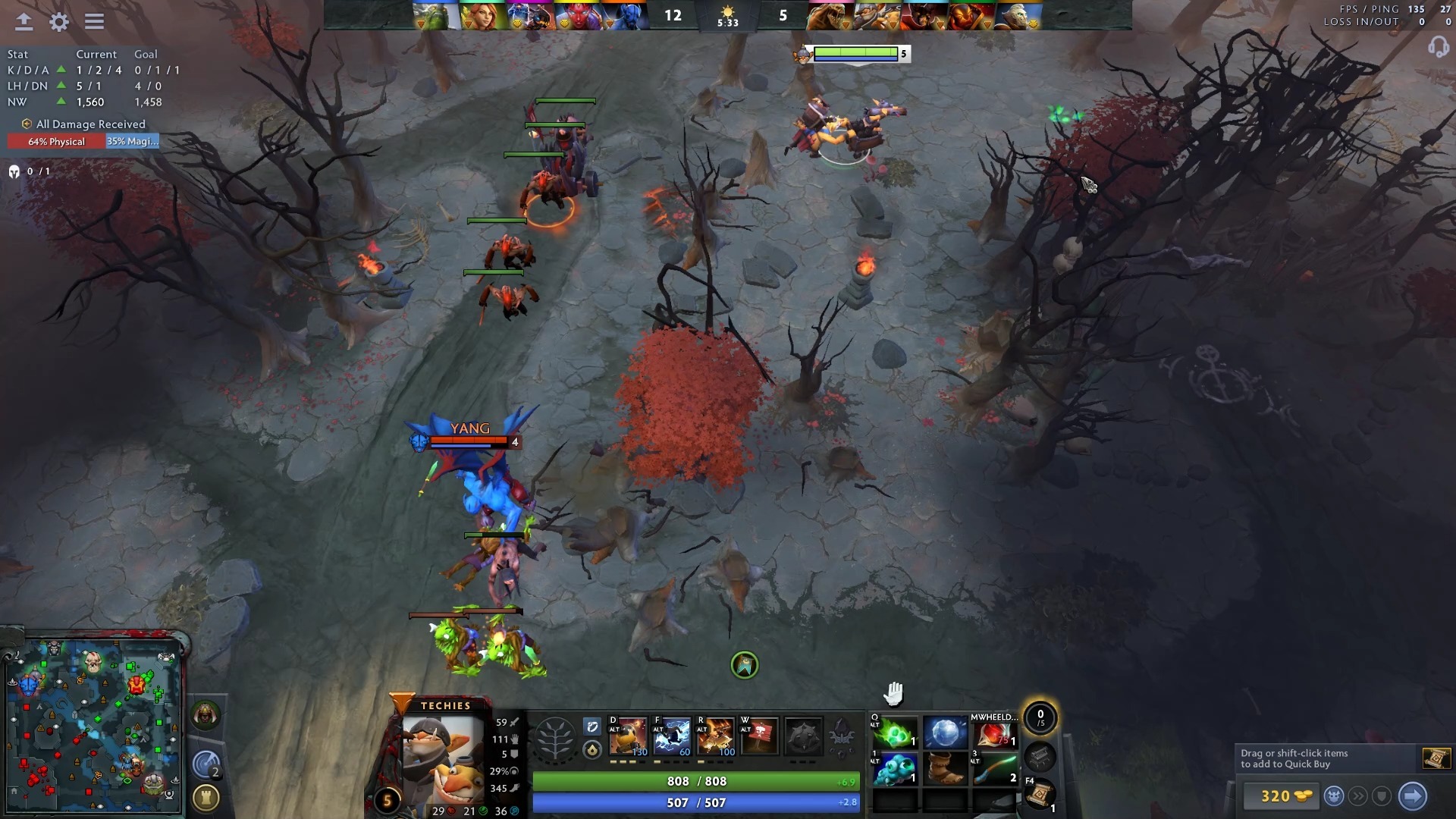Image resolution: width=1456 pixels, height=819 pixels.
Task: Click the share/upload icon at top left
Action: pos(23,21)
